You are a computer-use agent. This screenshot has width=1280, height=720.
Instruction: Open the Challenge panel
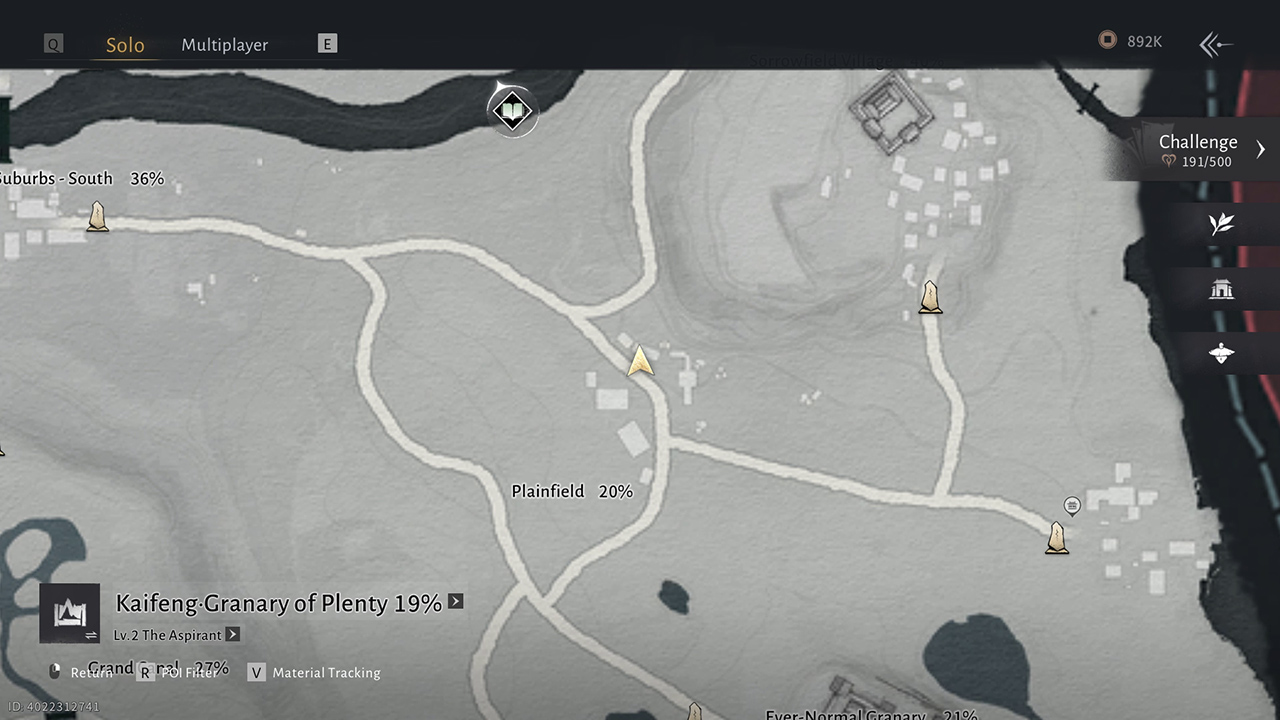(1200, 150)
